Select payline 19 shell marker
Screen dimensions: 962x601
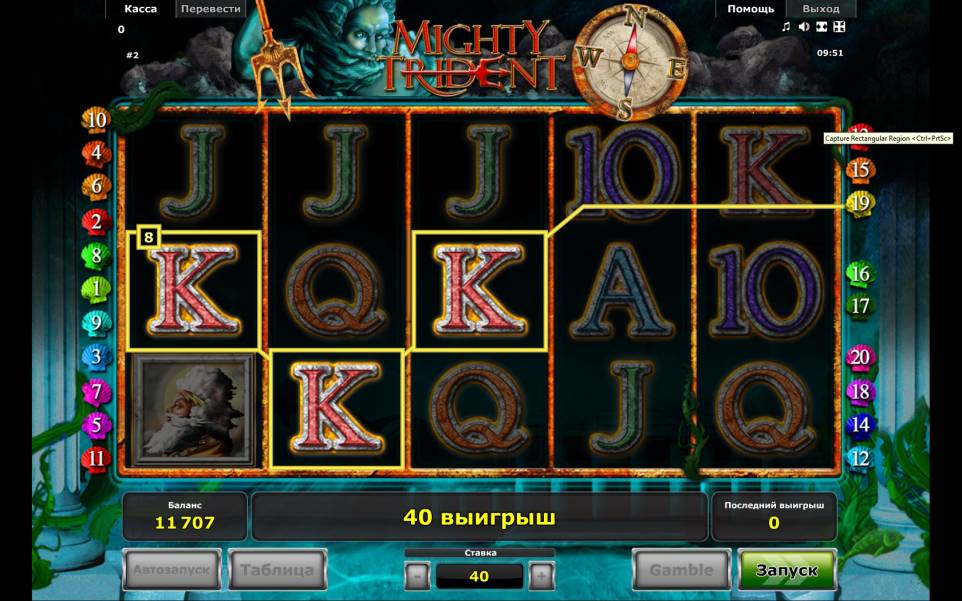859,203
